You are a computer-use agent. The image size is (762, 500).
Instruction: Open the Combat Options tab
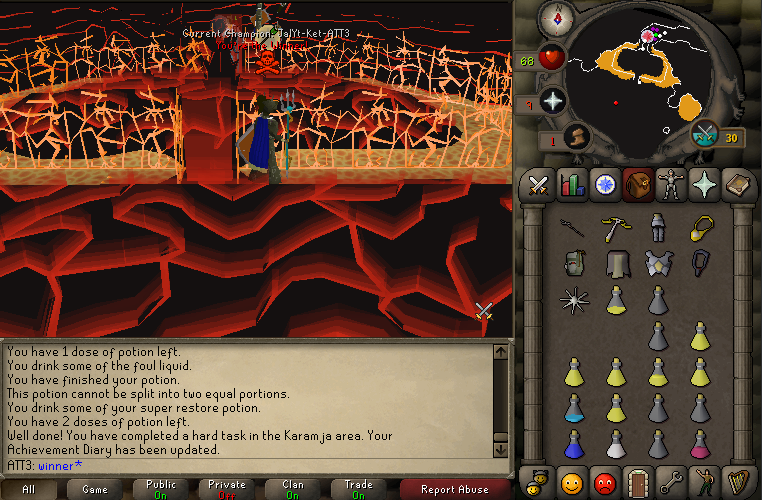click(x=540, y=185)
